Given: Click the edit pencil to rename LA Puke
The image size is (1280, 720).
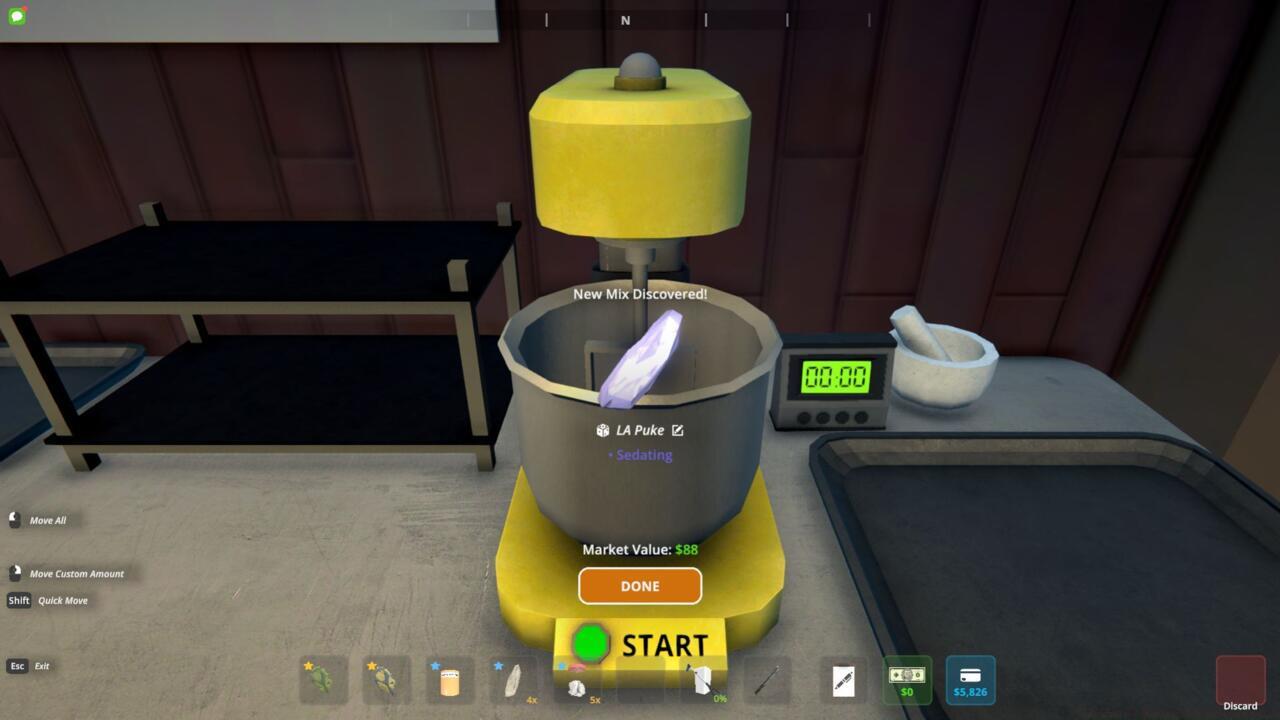Looking at the screenshot, I should pyautogui.click(x=679, y=430).
